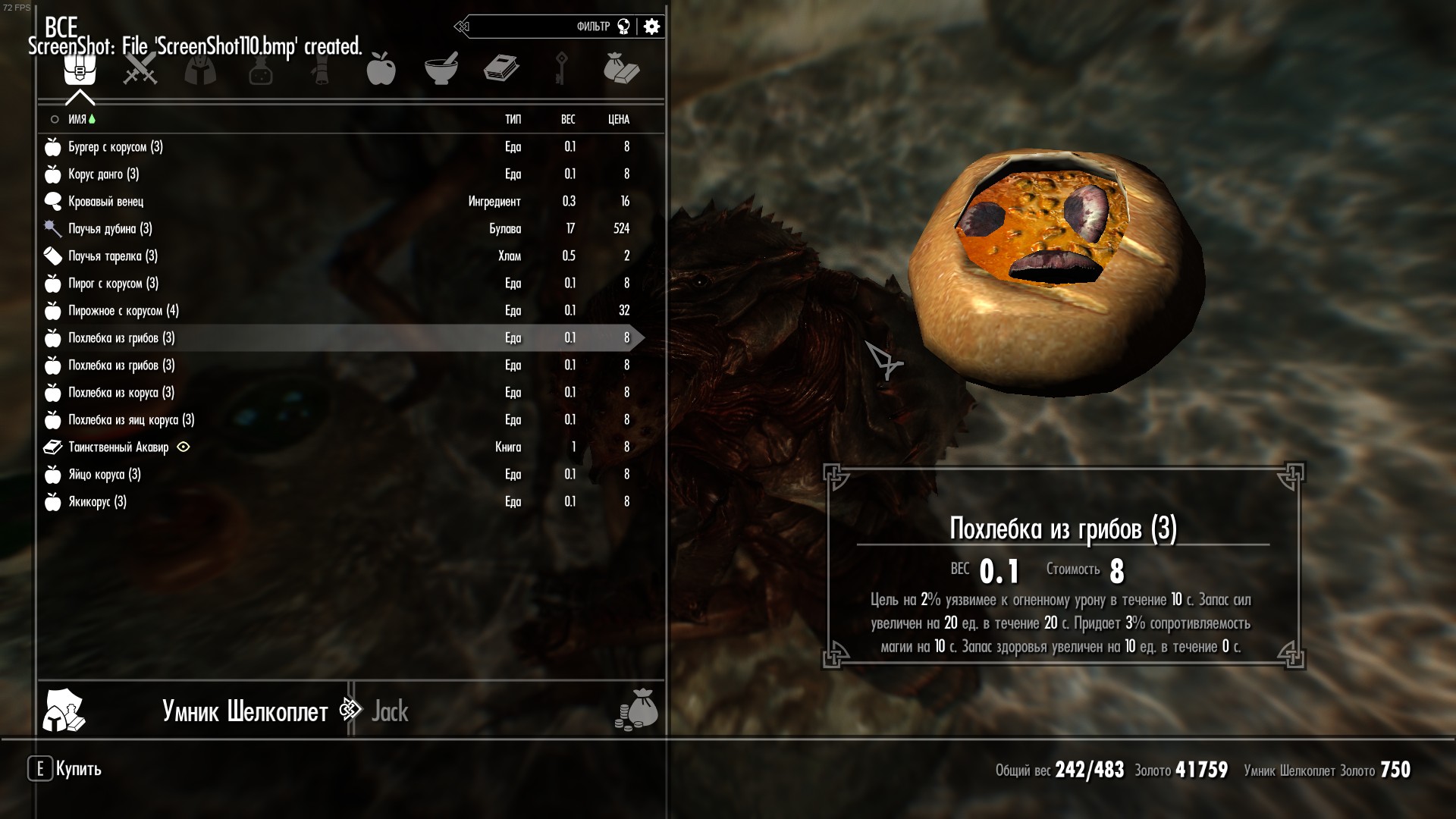Sort the list by ТИП column

(x=513, y=120)
